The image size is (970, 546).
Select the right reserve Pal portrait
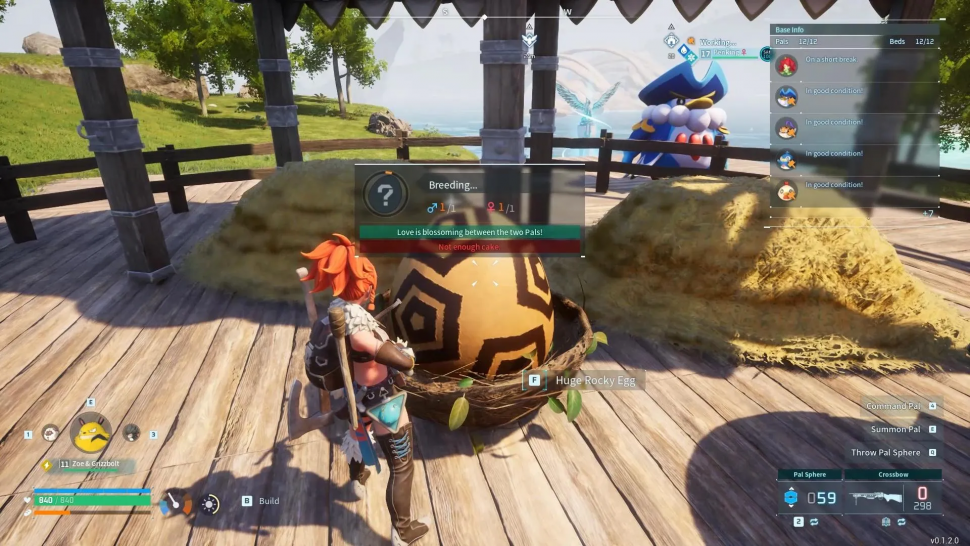tap(131, 433)
